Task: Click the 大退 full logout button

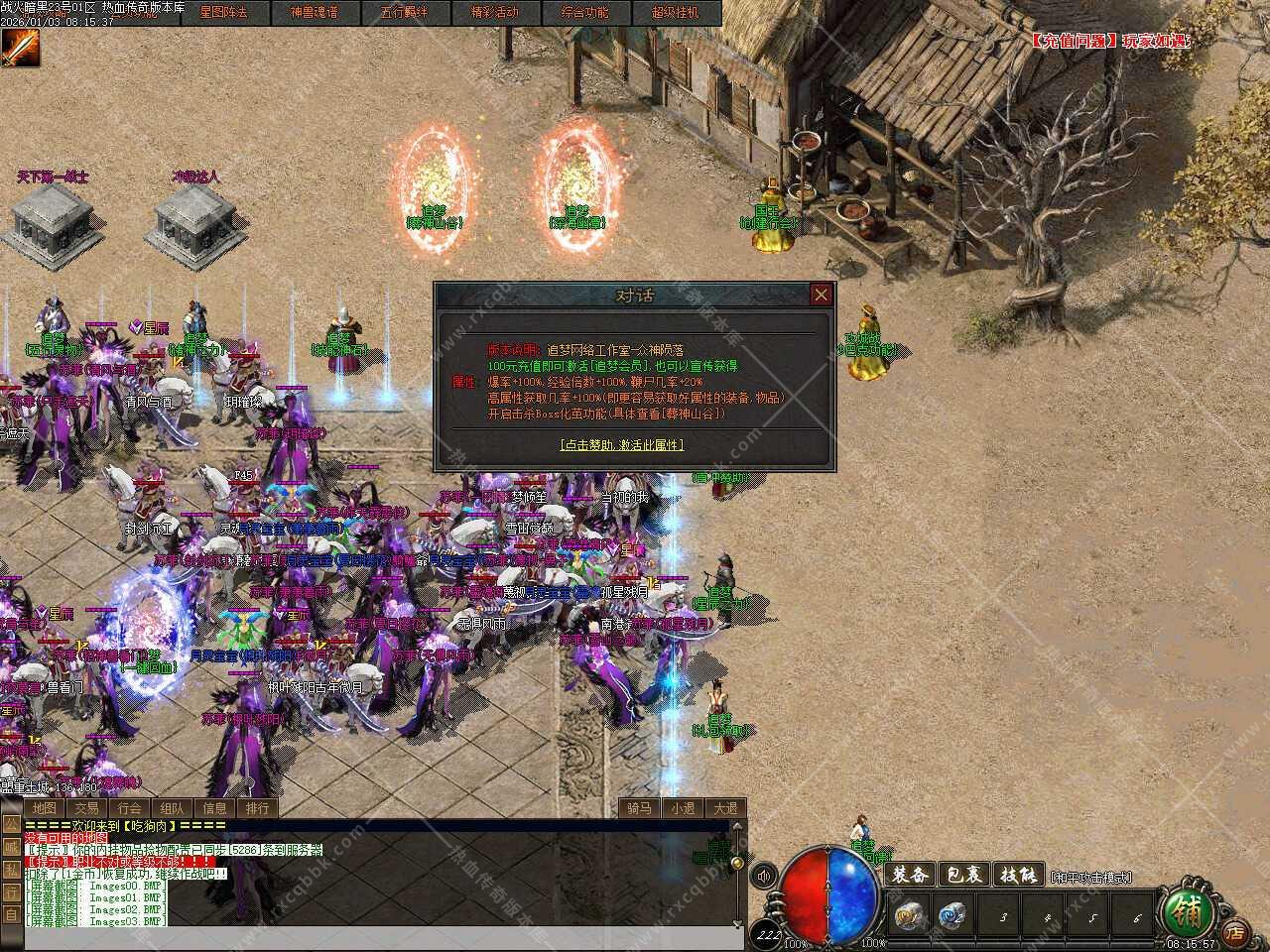Action: [725, 808]
